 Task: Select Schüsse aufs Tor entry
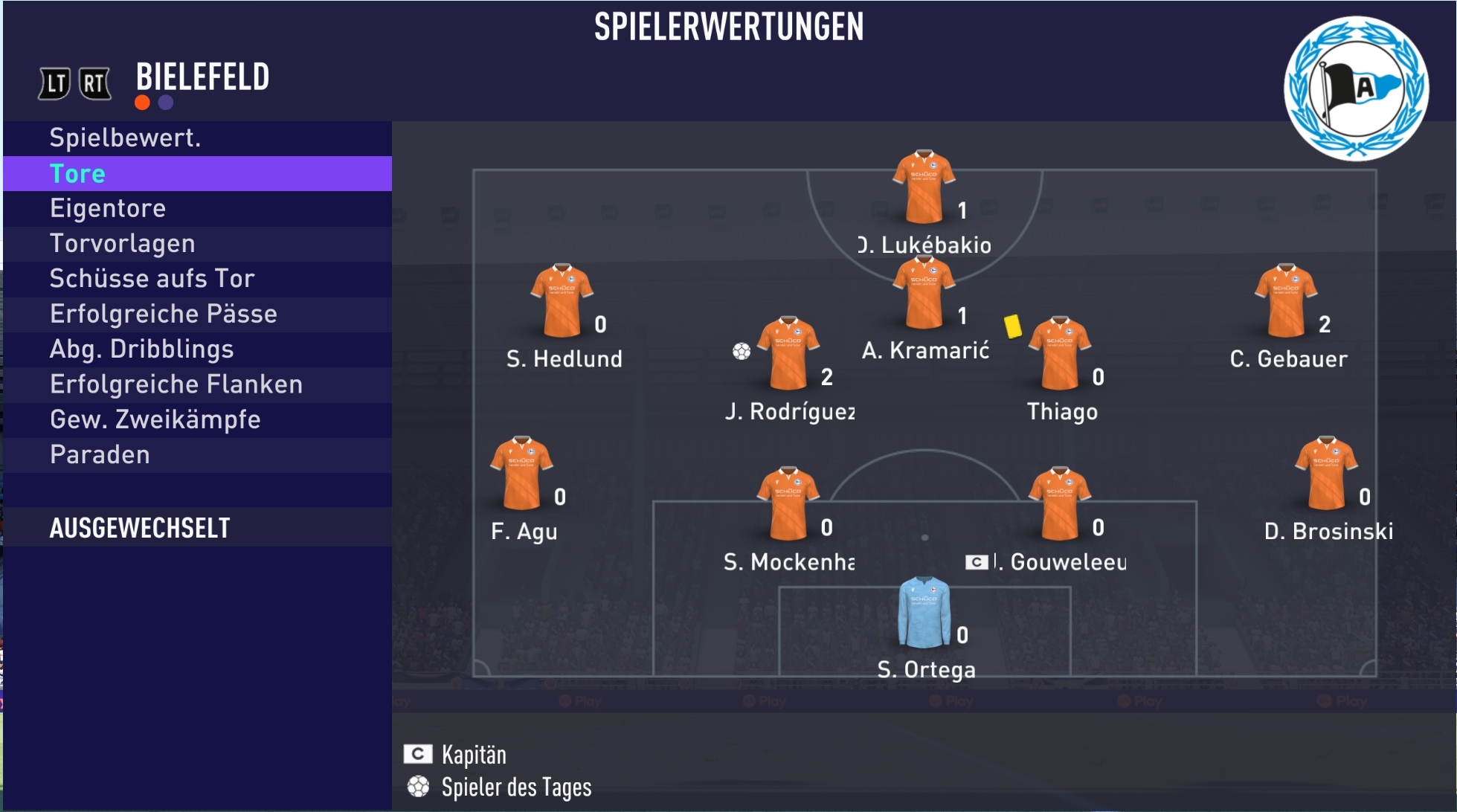(197, 279)
